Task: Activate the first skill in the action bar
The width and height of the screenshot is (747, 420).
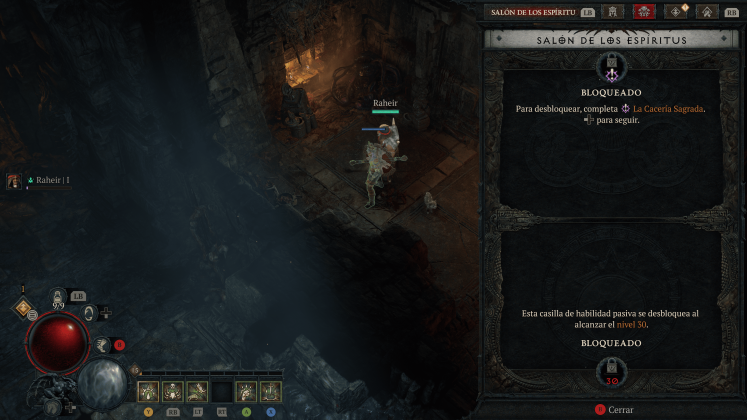Action: click(x=147, y=391)
